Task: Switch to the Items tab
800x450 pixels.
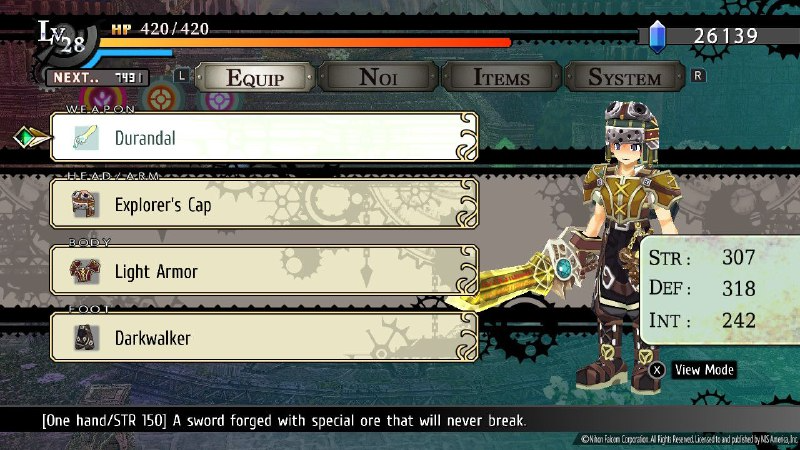Action: click(502, 77)
